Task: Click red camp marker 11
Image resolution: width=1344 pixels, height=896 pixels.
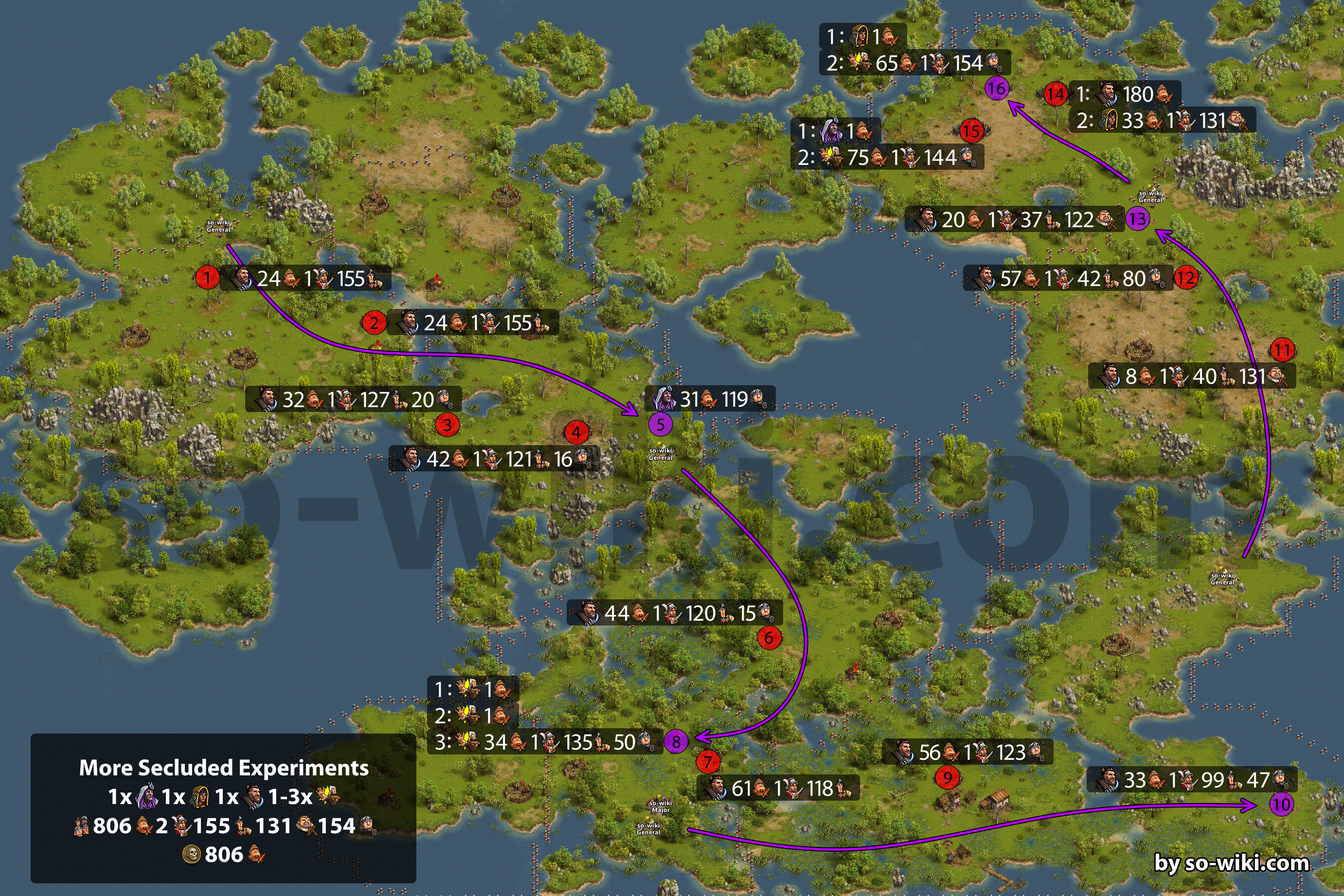Action: click(x=1282, y=350)
